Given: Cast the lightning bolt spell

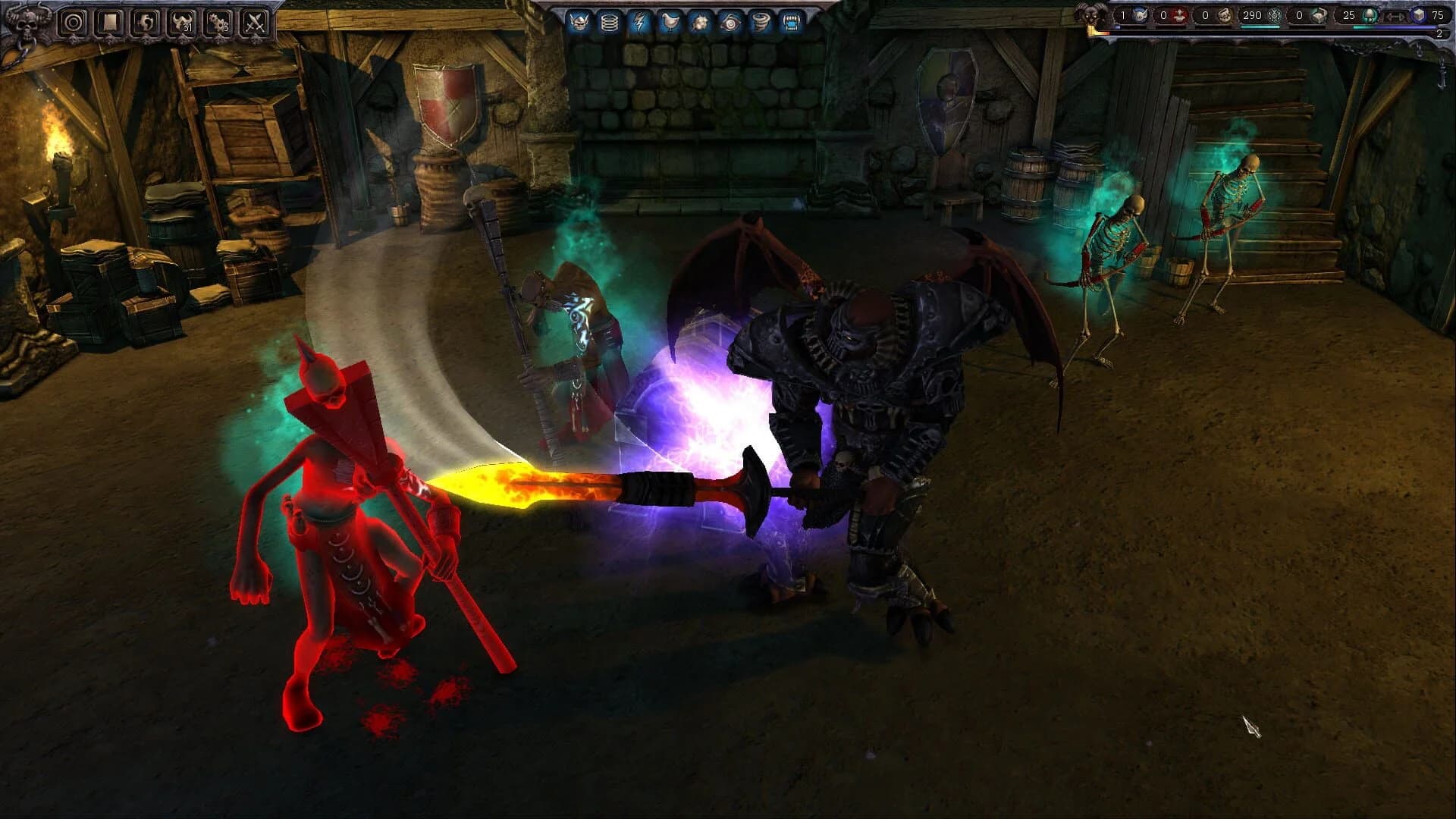Looking at the screenshot, I should (639, 22).
